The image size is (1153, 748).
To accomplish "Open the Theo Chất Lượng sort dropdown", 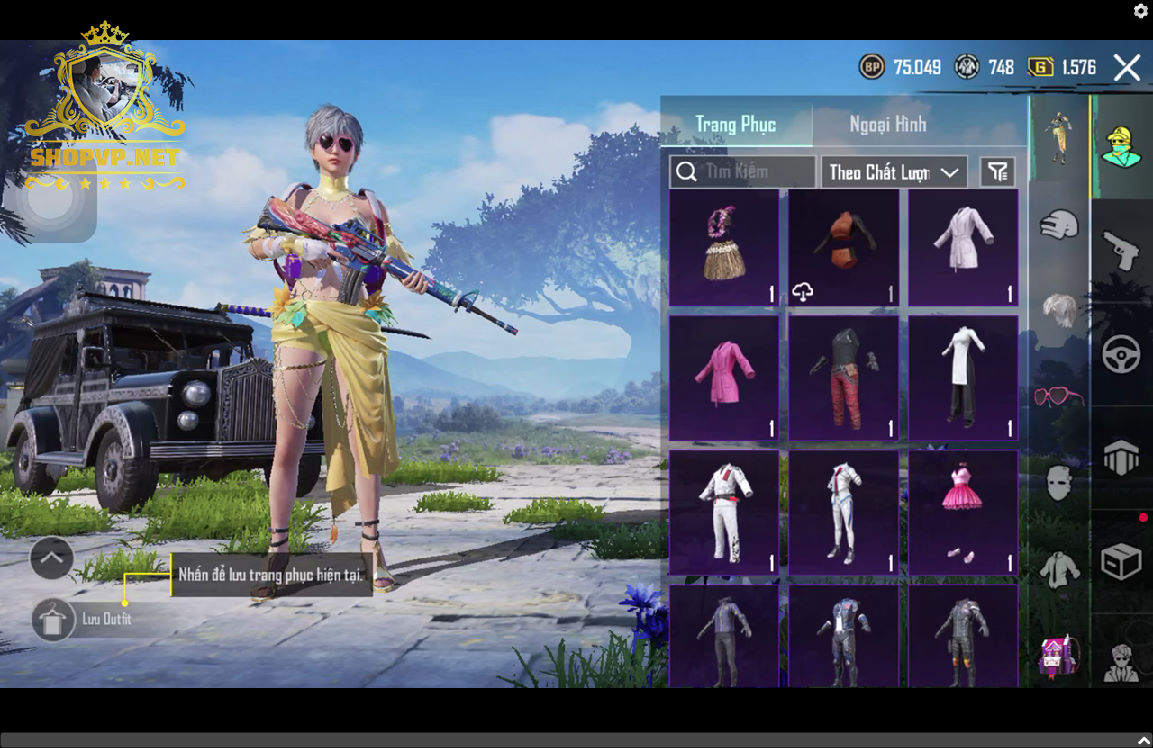I will coord(893,172).
